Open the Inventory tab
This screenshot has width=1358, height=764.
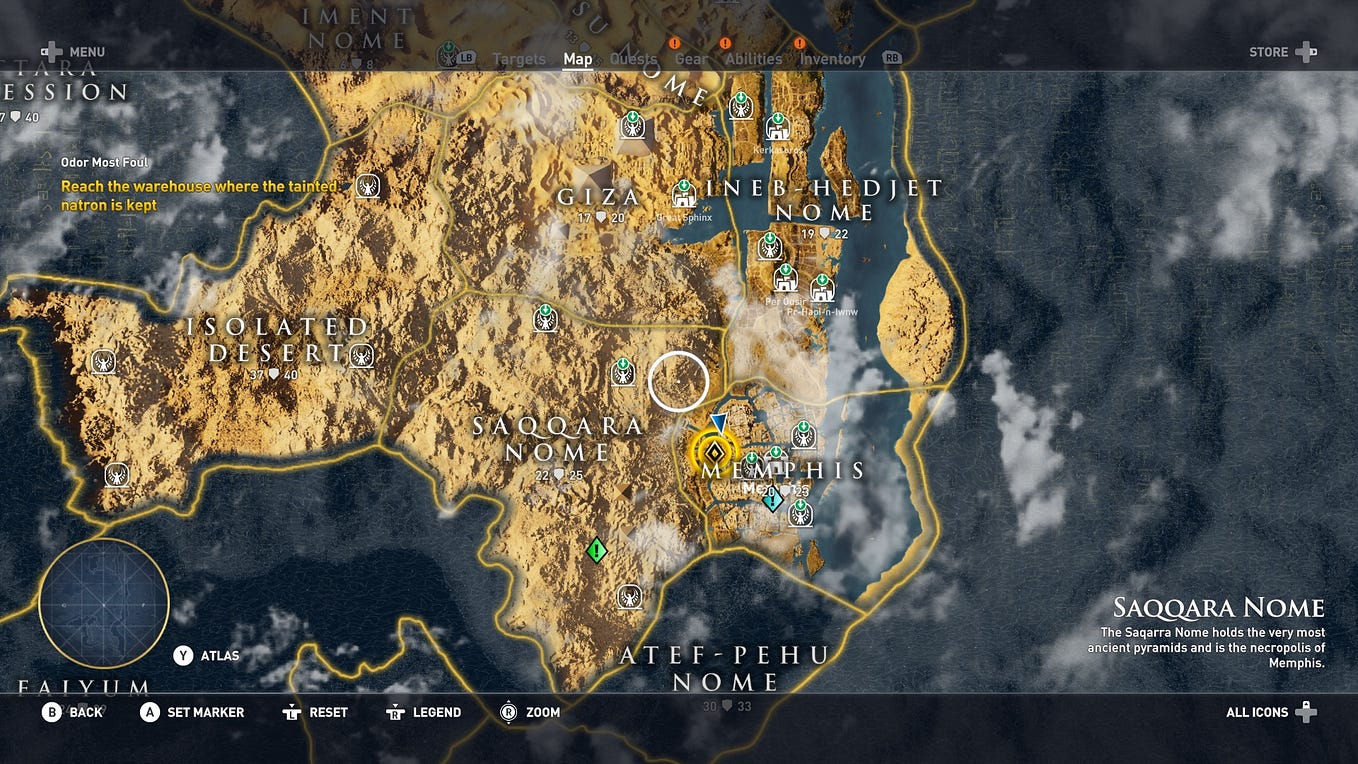(x=832, y=59)
